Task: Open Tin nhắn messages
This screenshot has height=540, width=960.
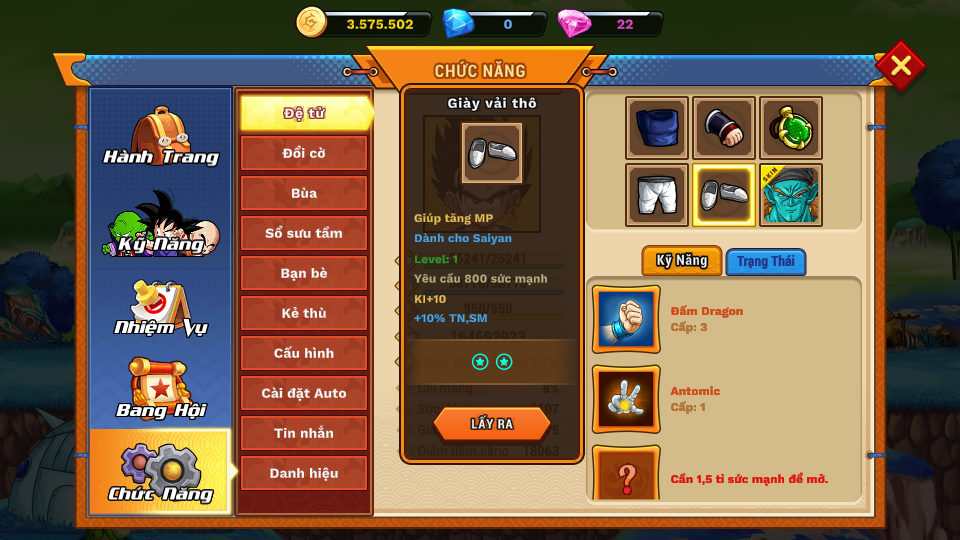Action: 304,433
